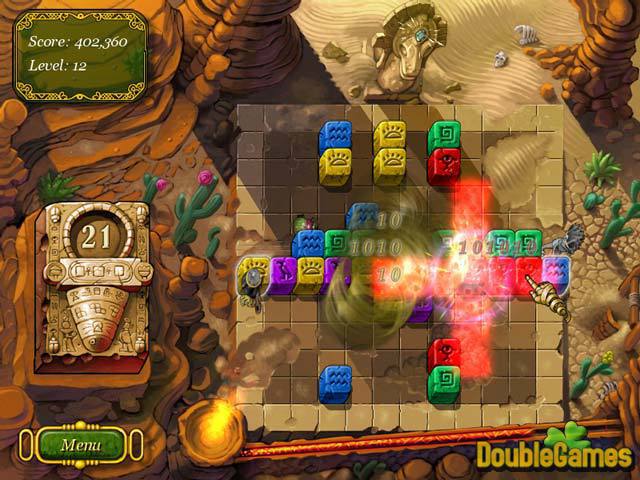Select the purple cat tile

pyautogui.click(x=282, y=270)
